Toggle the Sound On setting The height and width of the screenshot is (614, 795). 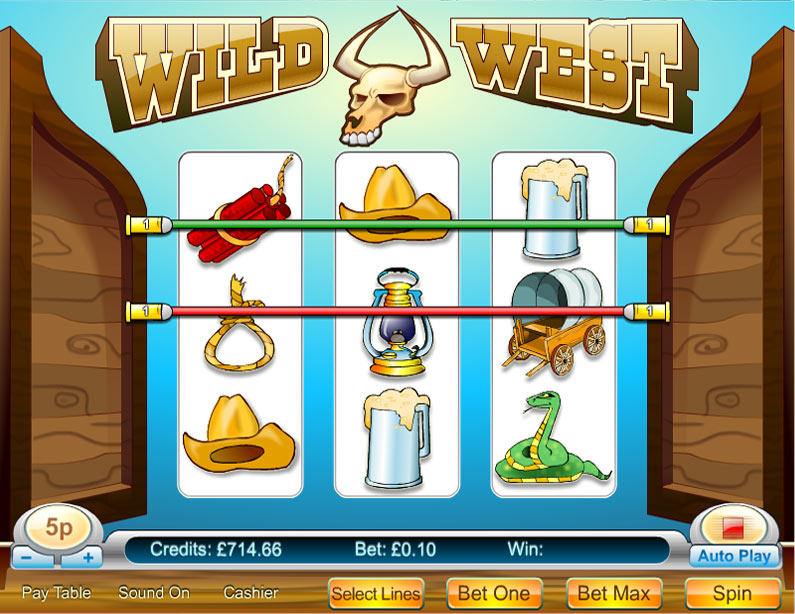tap(155, 593)
